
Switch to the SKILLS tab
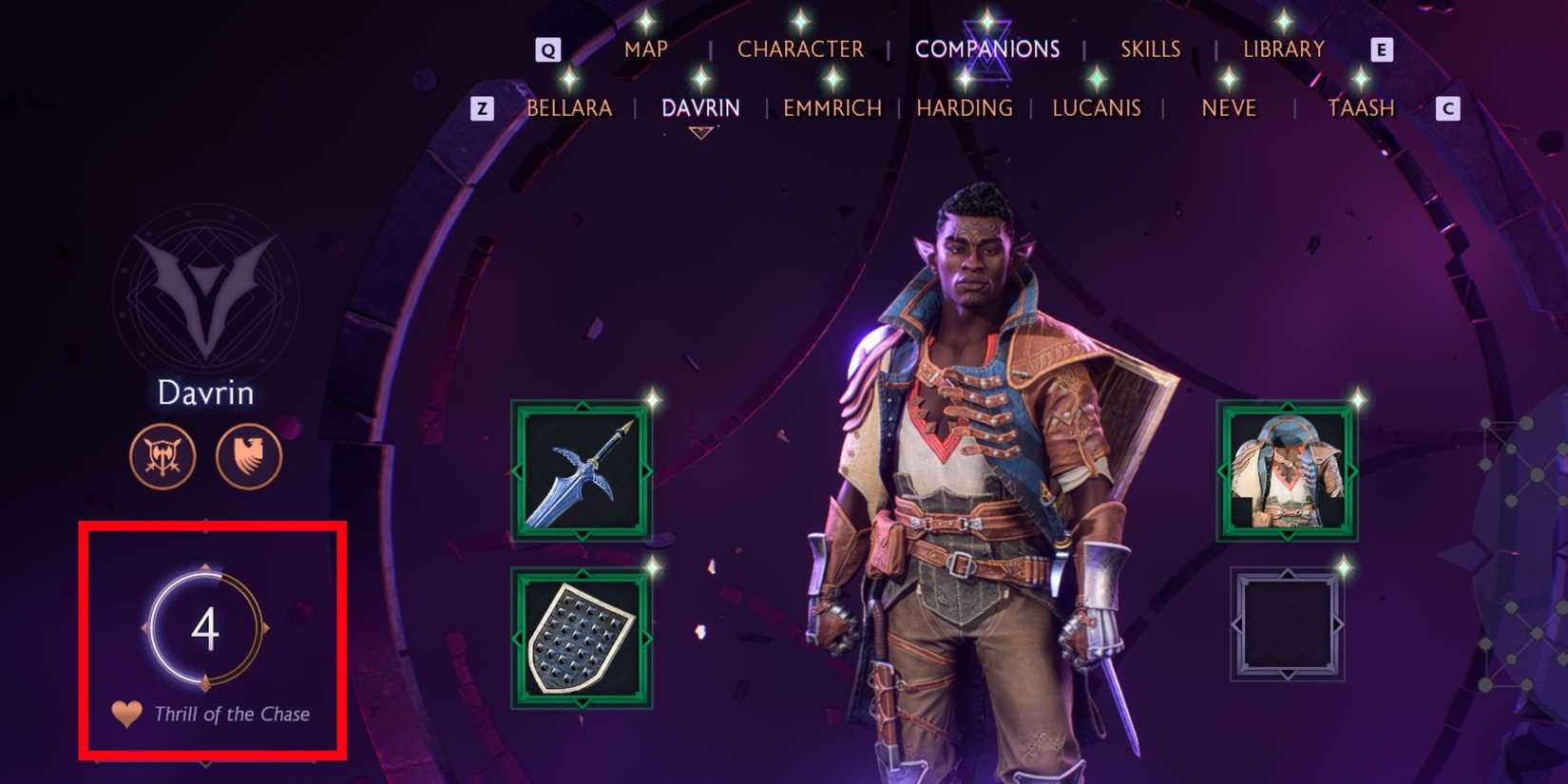(x=1151, y=48)
